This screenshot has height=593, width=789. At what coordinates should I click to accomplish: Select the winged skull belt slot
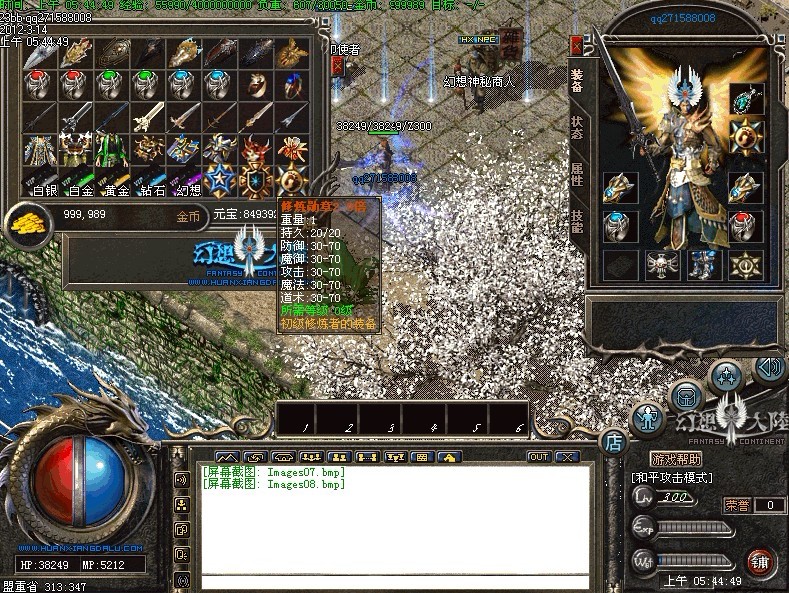(659, 264)
